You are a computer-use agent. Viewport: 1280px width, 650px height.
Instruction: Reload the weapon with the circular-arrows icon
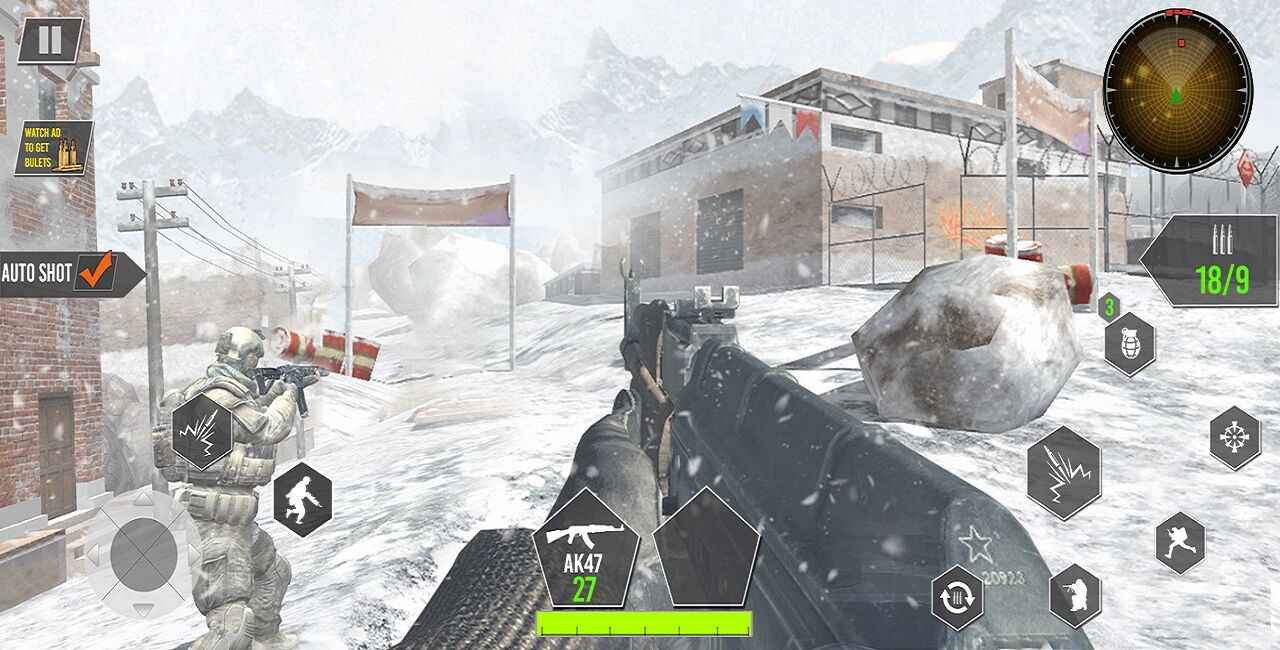(957, 597)
